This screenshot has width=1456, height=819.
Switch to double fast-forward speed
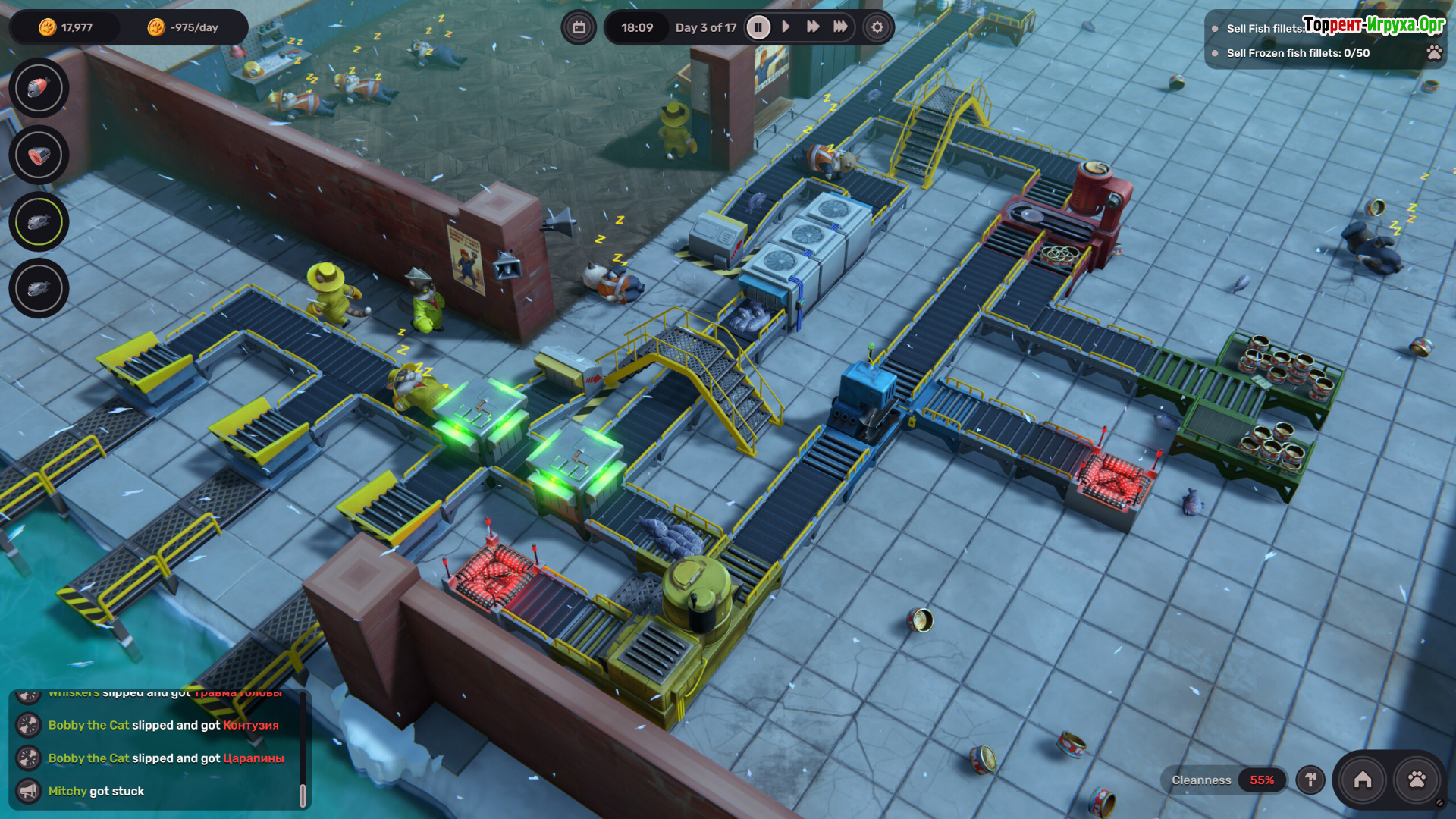813,27
